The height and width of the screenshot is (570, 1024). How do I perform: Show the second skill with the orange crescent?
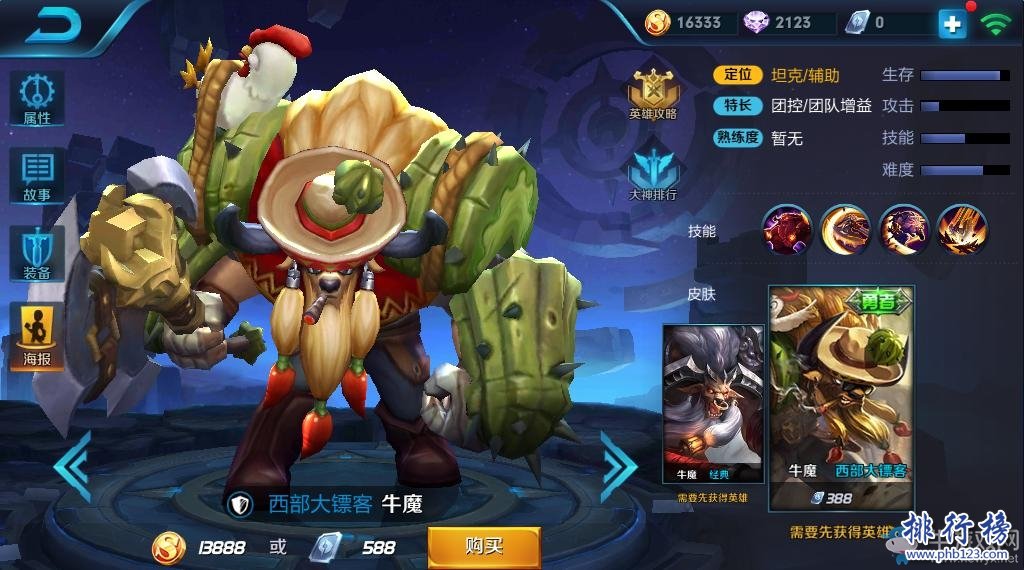click(846, 230)
